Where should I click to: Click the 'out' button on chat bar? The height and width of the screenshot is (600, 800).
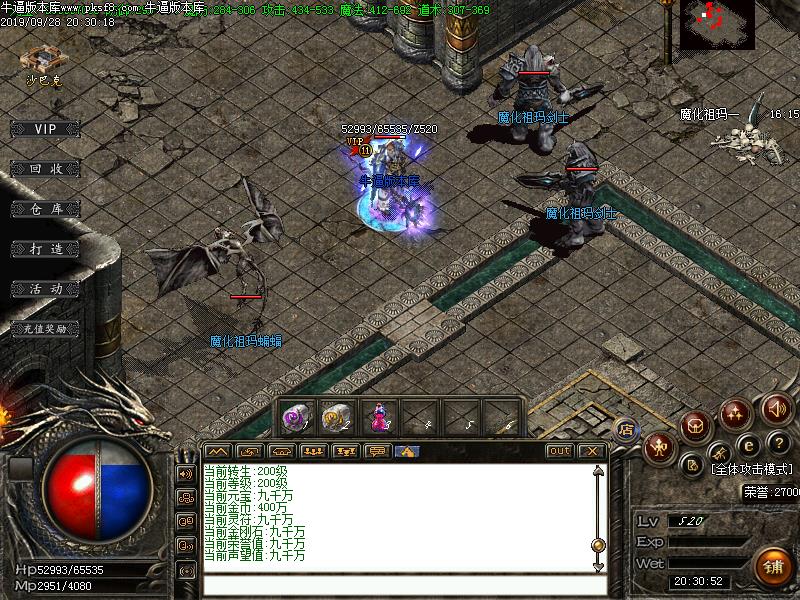pyautogui.click(x=560, y=451)
